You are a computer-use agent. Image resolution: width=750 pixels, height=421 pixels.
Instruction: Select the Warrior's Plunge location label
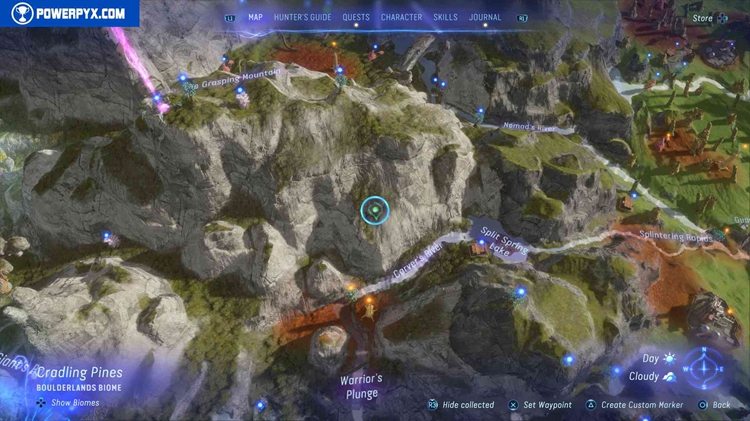[362, 386]
